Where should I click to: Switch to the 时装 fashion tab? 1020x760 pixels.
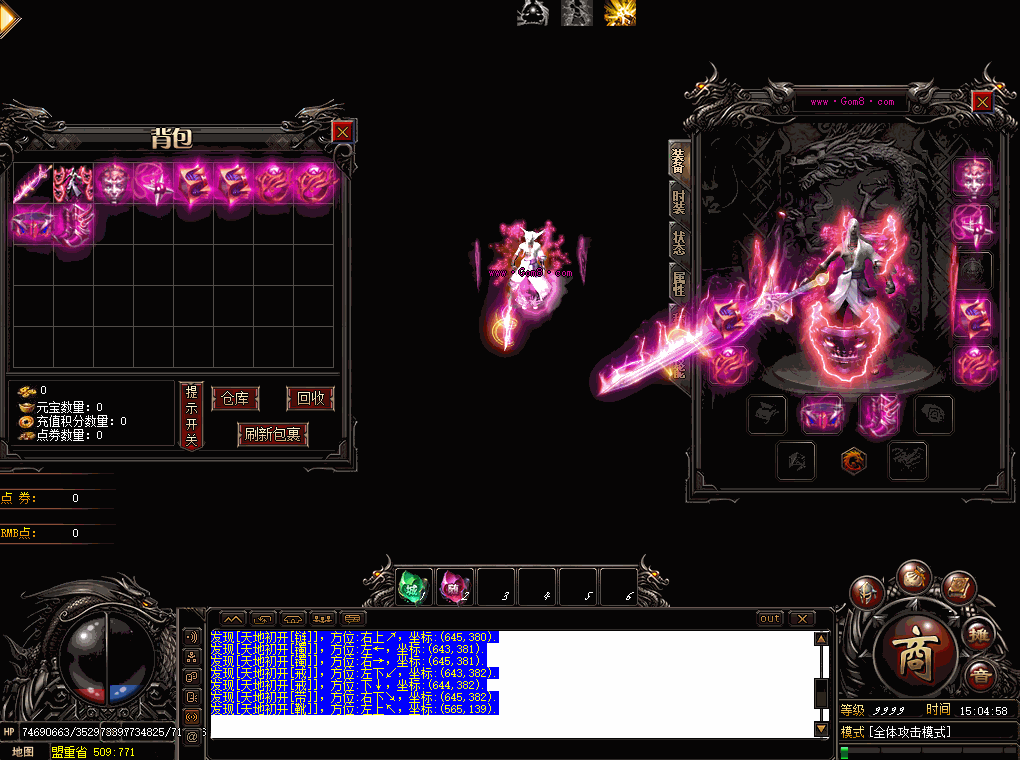click(679, 202)
